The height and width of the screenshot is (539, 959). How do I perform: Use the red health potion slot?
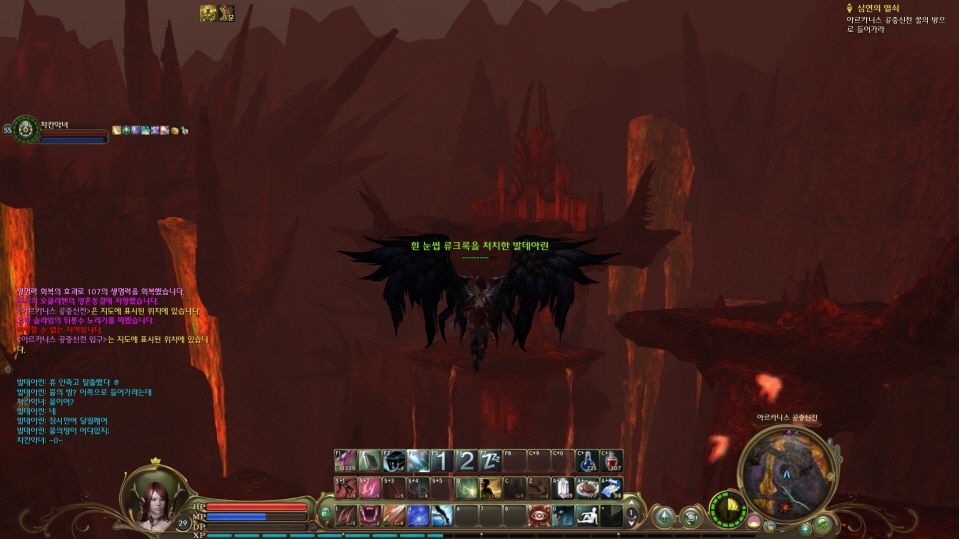pyautogui.click(x=611, y=461)
